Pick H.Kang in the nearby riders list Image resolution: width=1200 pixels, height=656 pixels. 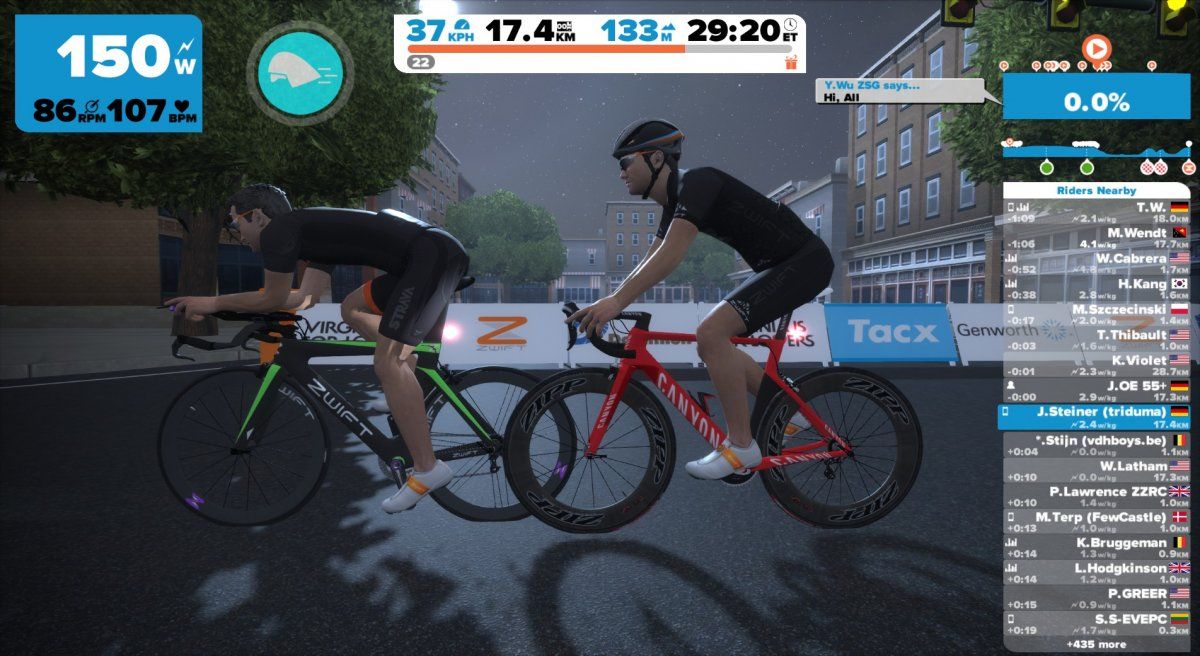1097,289
